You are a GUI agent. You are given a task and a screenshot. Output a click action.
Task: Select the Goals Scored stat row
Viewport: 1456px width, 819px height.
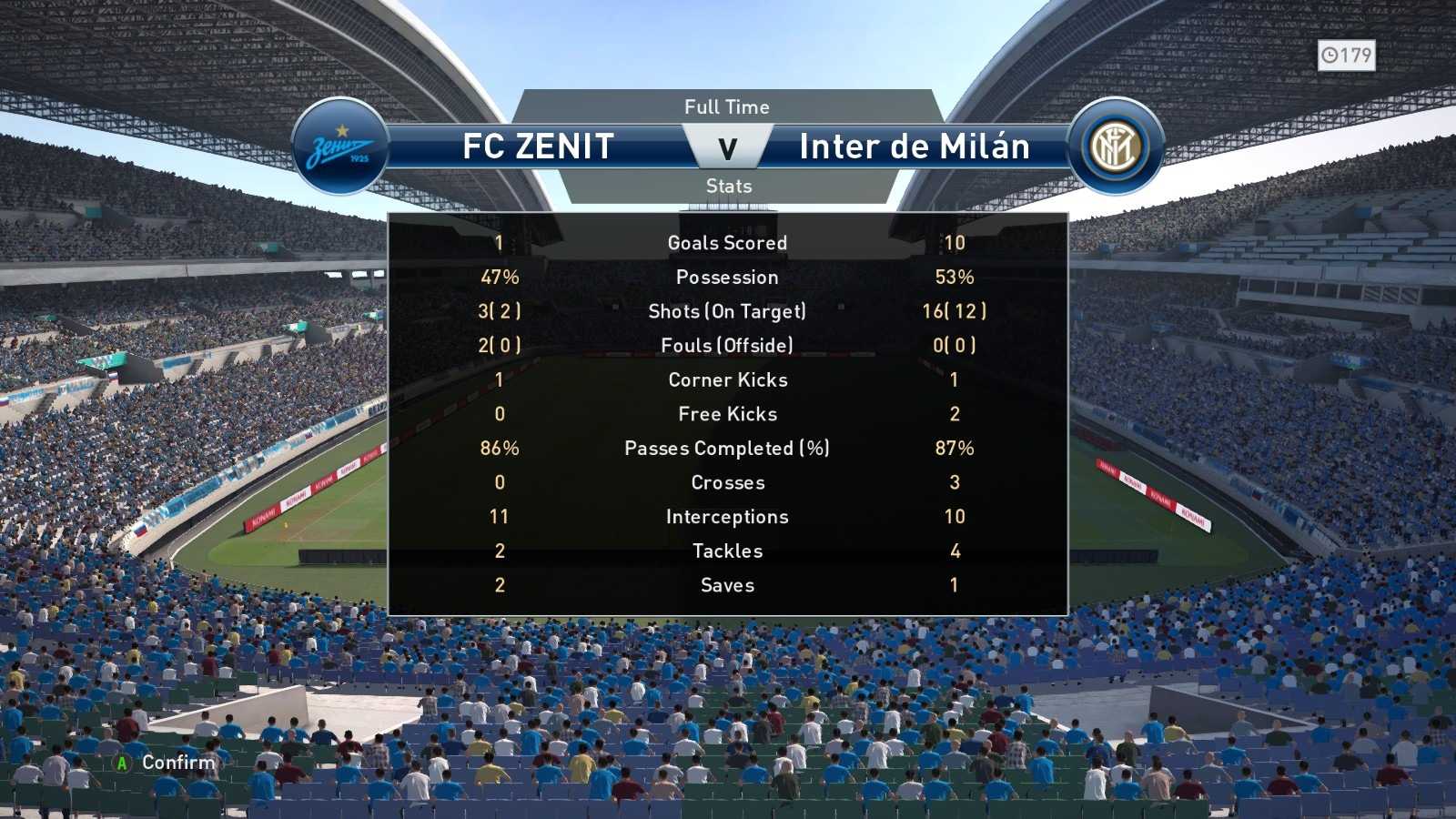pyautogui.click(x=728, y=242)
